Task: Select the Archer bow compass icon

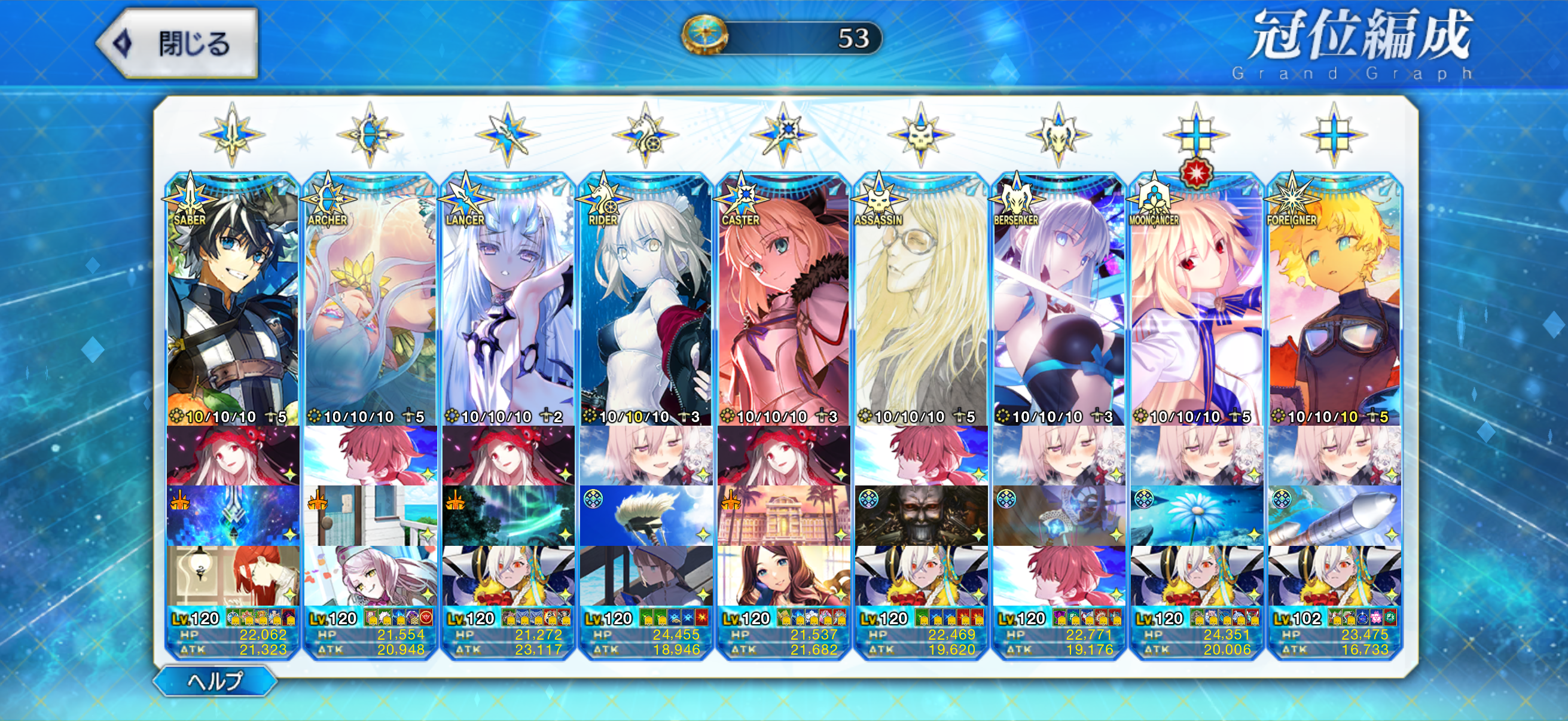Action: click(x=370, y=135)
